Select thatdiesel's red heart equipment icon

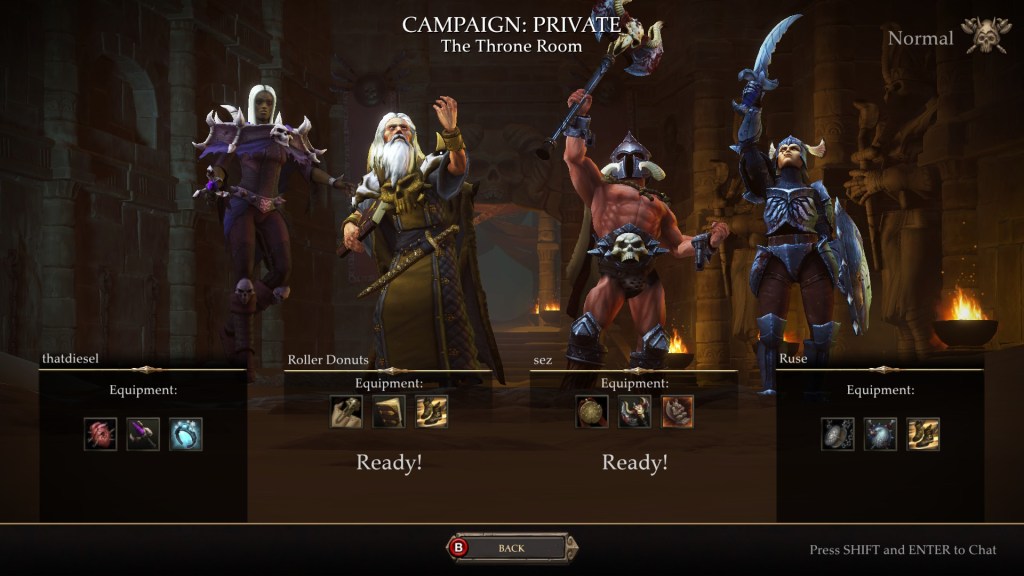(x=100, y=434)
